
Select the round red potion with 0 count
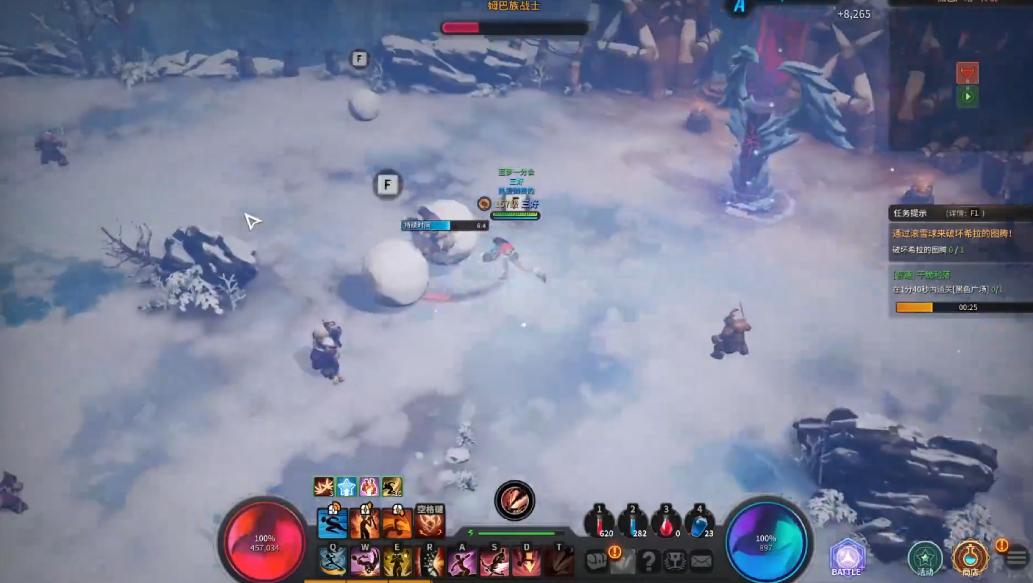(665, 524)
